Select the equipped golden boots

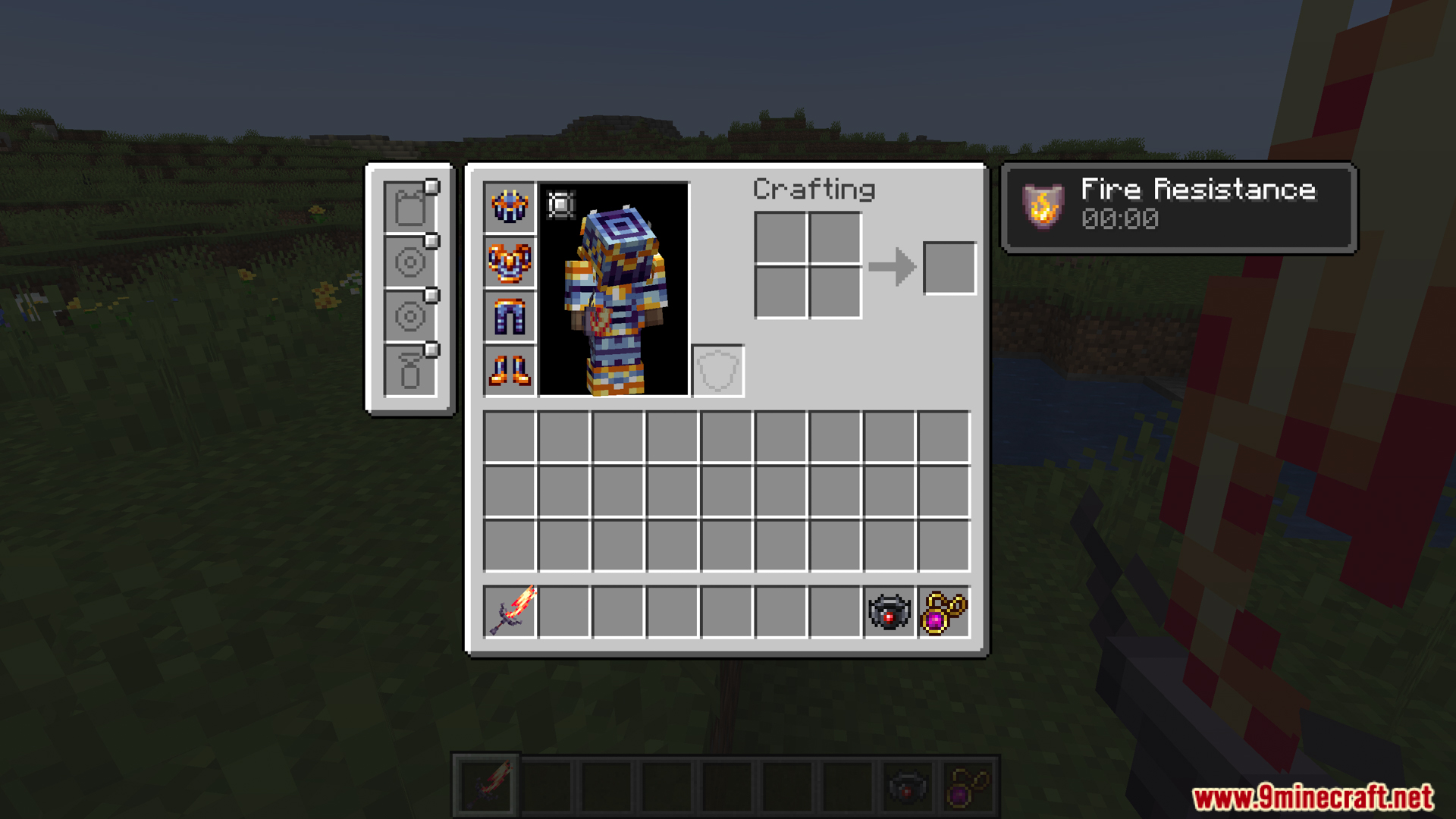tap(509, 372)
